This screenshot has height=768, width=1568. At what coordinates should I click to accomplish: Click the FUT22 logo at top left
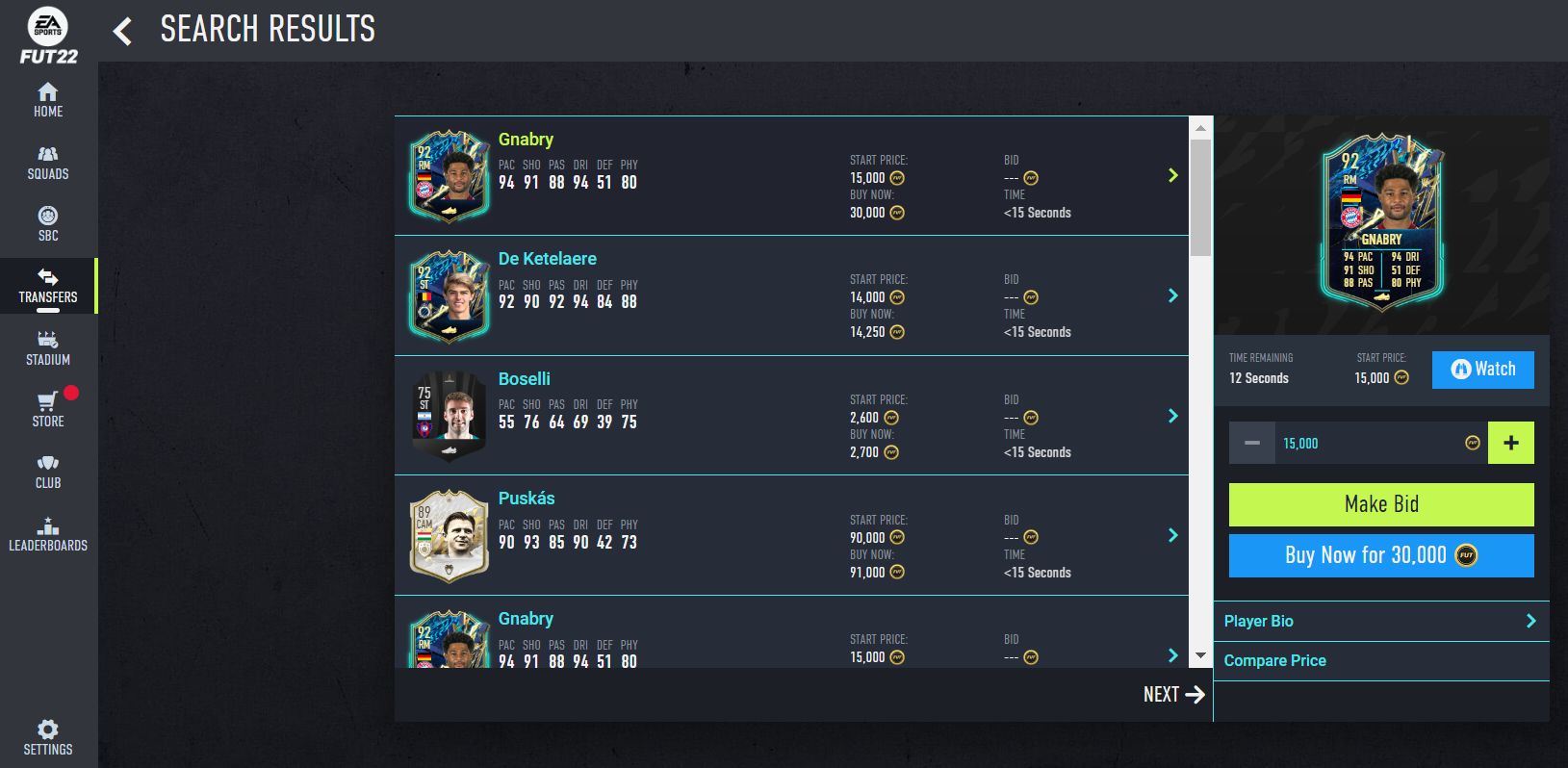coord(47,33)
